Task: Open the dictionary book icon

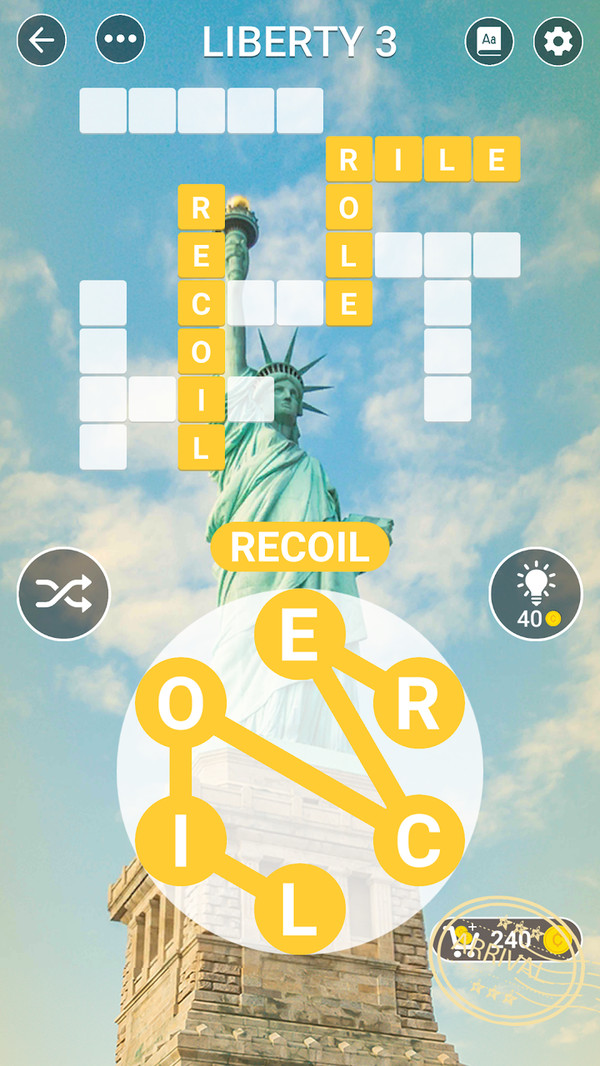Action: [490, 41]
